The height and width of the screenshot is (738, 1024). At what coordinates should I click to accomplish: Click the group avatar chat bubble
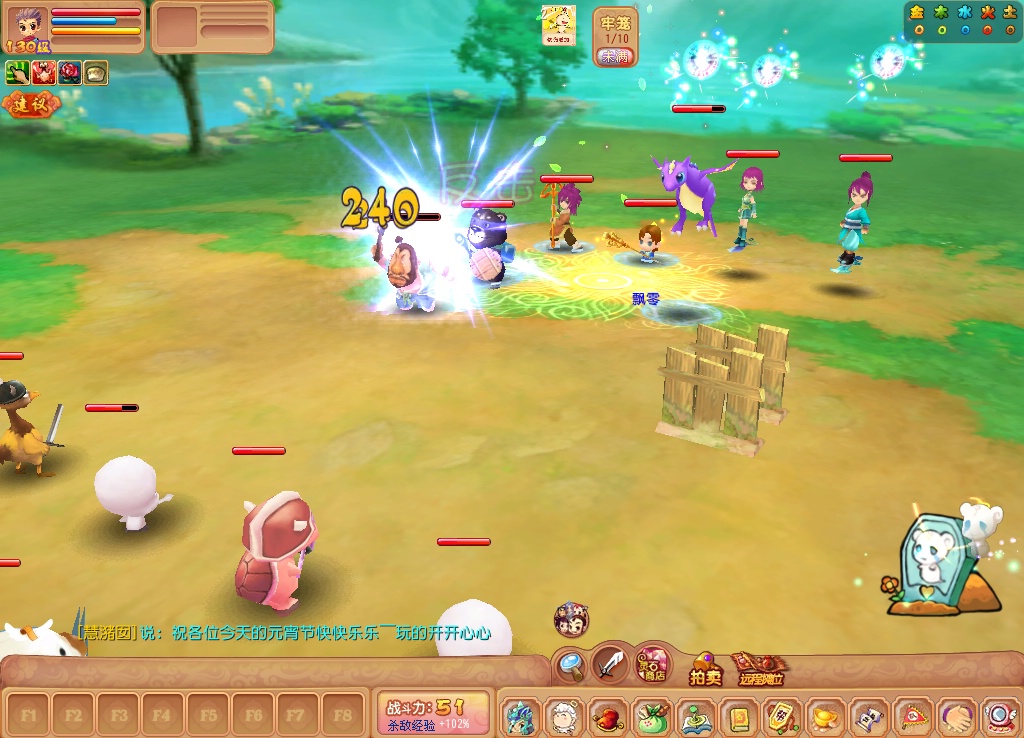tap(571, 619)
